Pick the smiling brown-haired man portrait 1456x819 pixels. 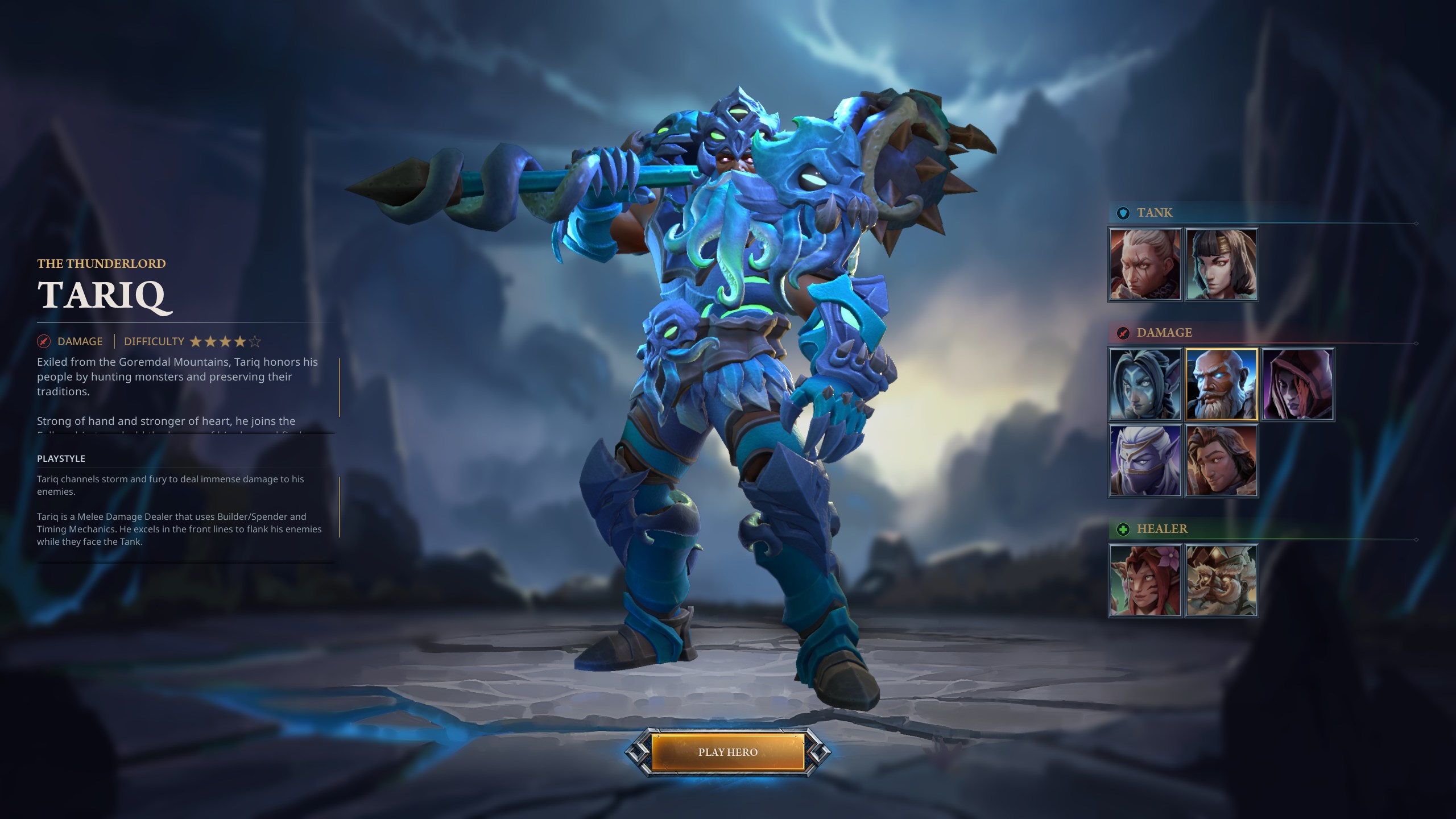pyautogui.click(x=1221, y=461)
